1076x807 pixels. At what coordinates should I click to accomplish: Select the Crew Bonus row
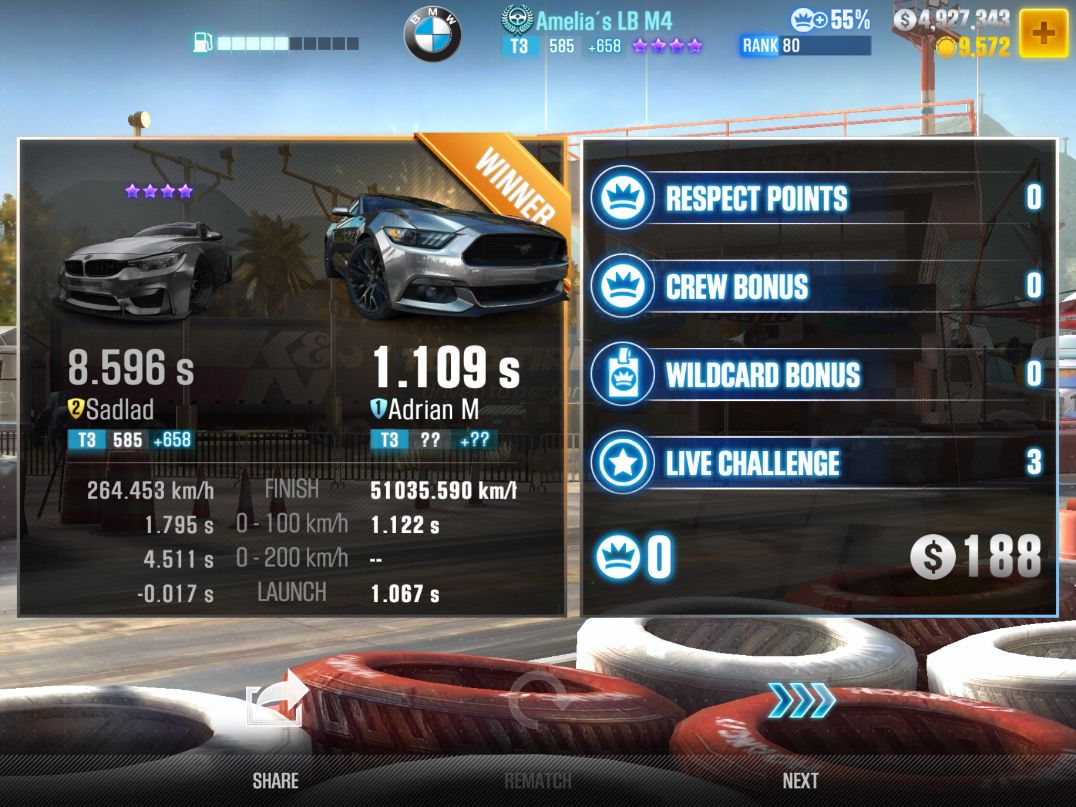(818, 286)
